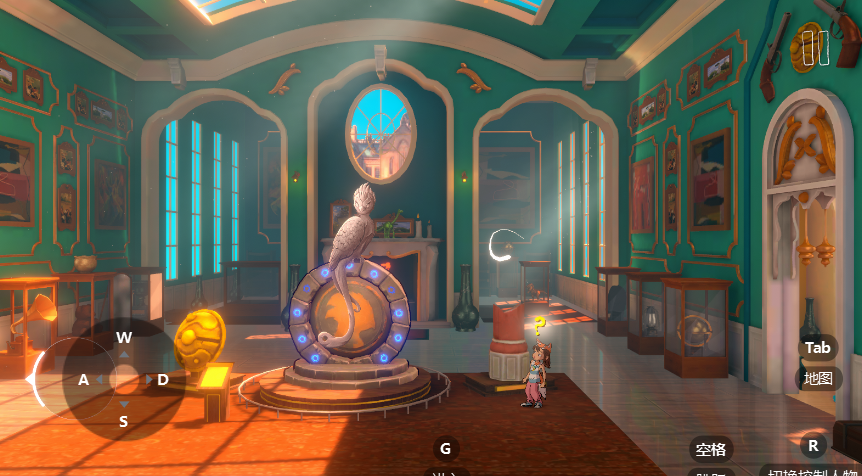Tap the virtual joystick's center knob
The image size is (862, 476).
[124, 380]
